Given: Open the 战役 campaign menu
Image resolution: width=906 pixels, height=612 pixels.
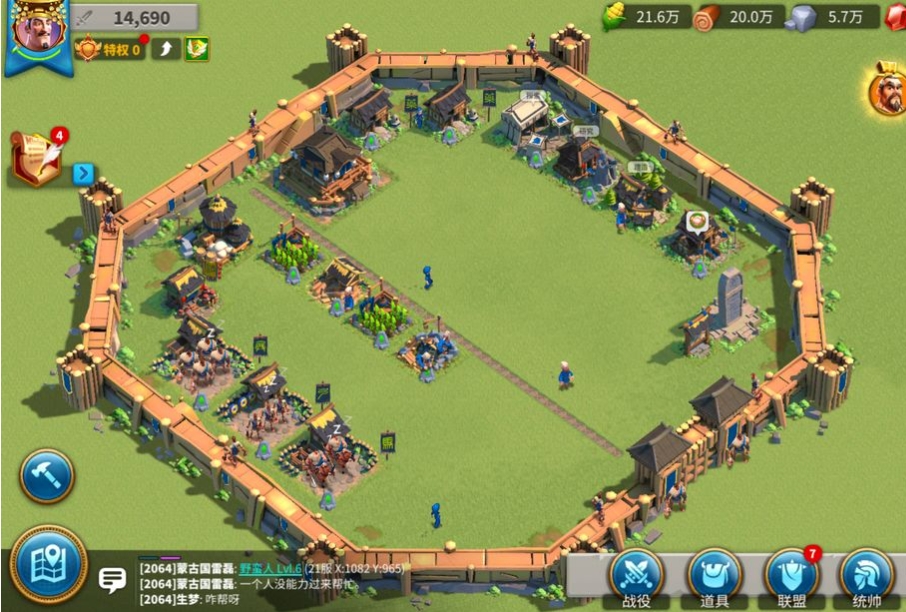Looking at the screenshot, I should click(636, 576).
